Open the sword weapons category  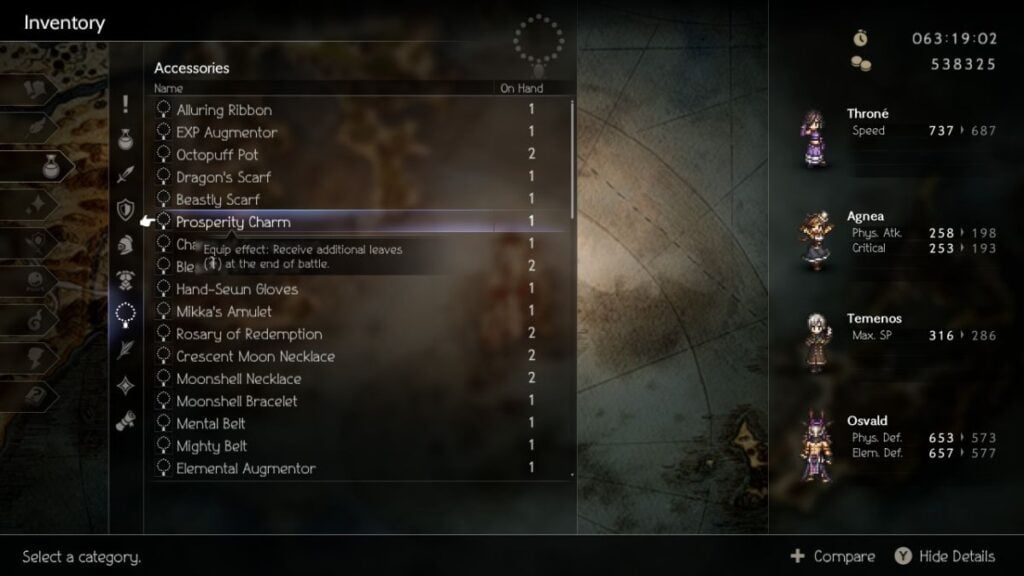pyautogui.click(x=125, y=174)
